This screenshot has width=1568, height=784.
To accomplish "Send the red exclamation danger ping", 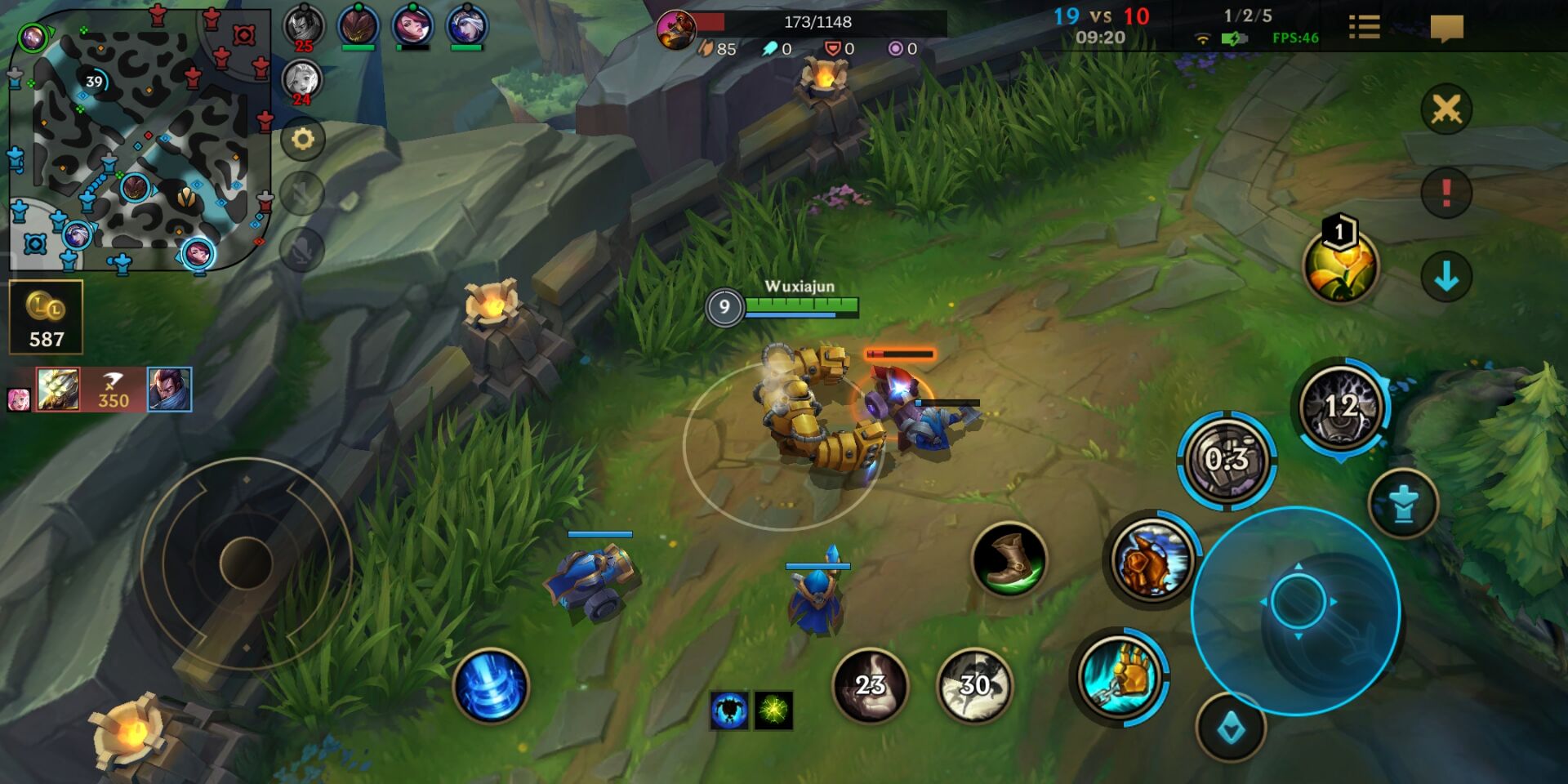I will [1446, 194].
